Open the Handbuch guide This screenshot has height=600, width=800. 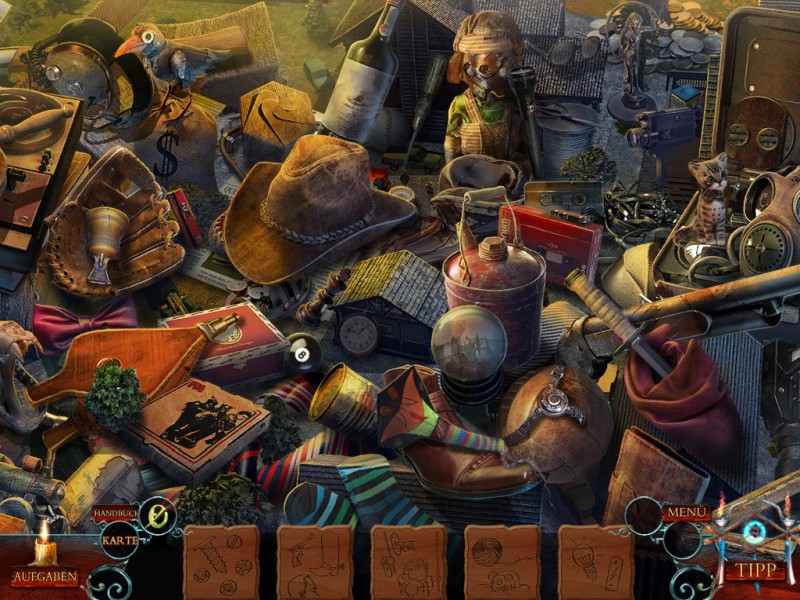click(116, 513)
